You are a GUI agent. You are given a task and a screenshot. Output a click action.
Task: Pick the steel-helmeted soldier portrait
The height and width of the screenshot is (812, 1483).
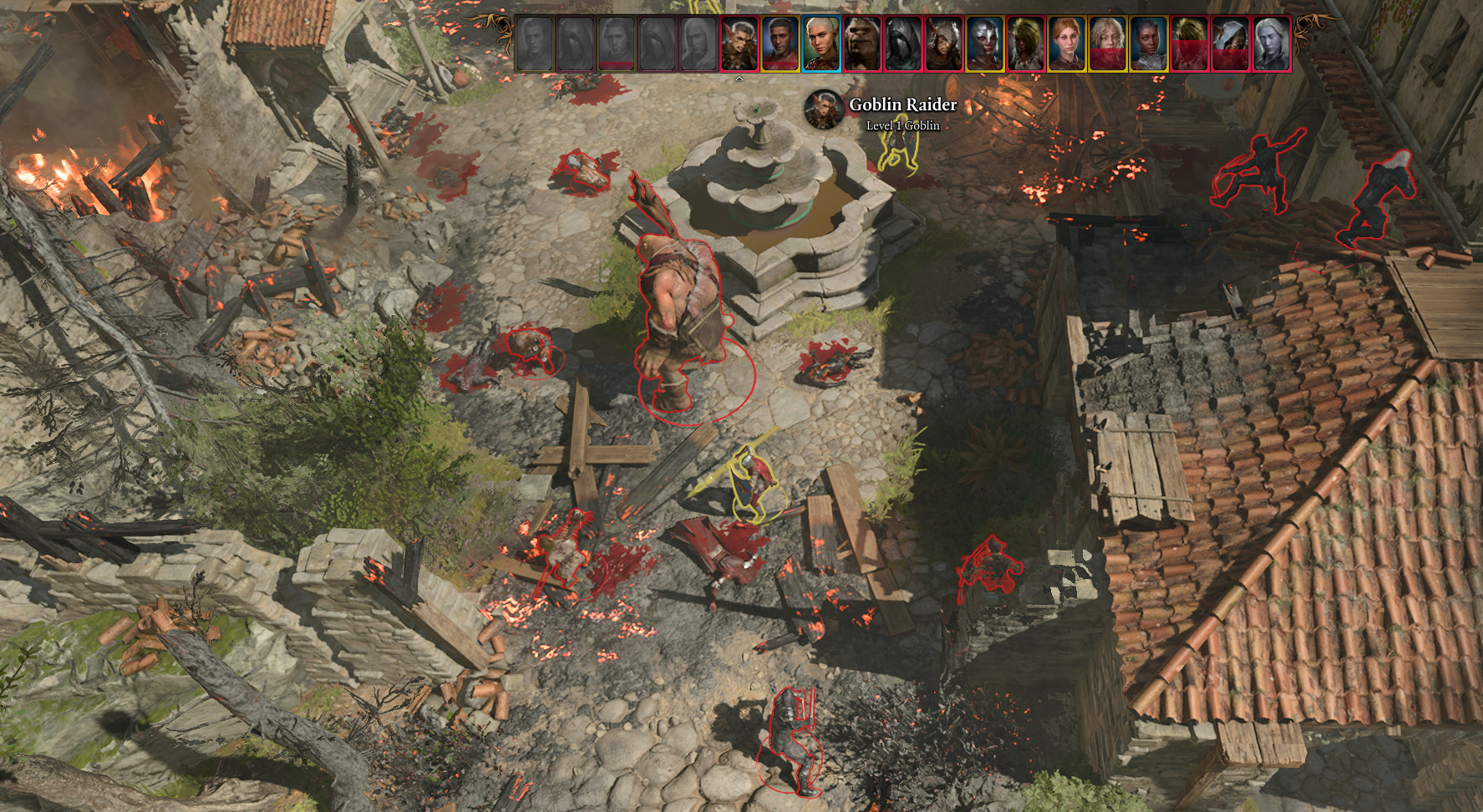tap(985, 43)
